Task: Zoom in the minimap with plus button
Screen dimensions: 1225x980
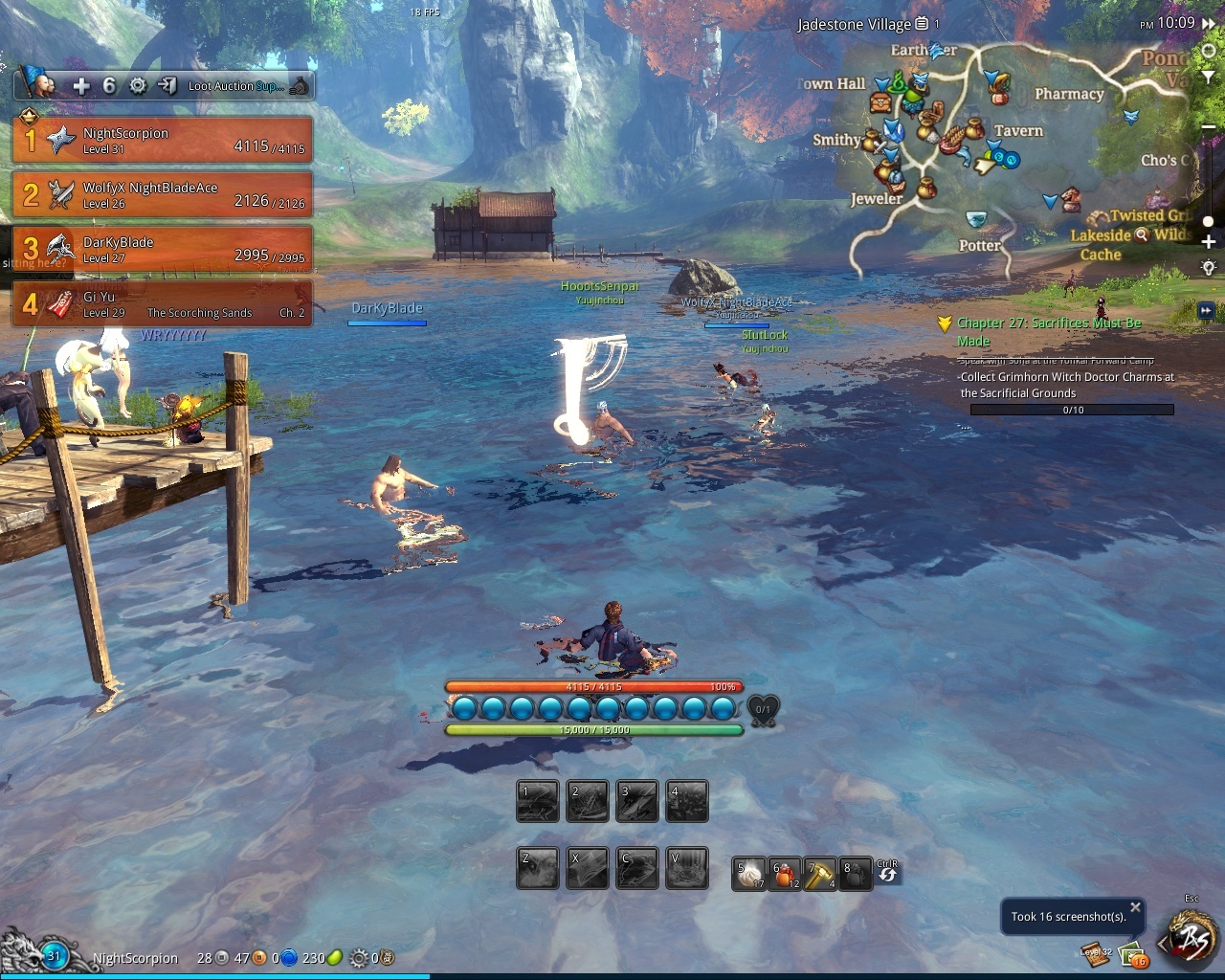Action: [x=1209, y=242]
